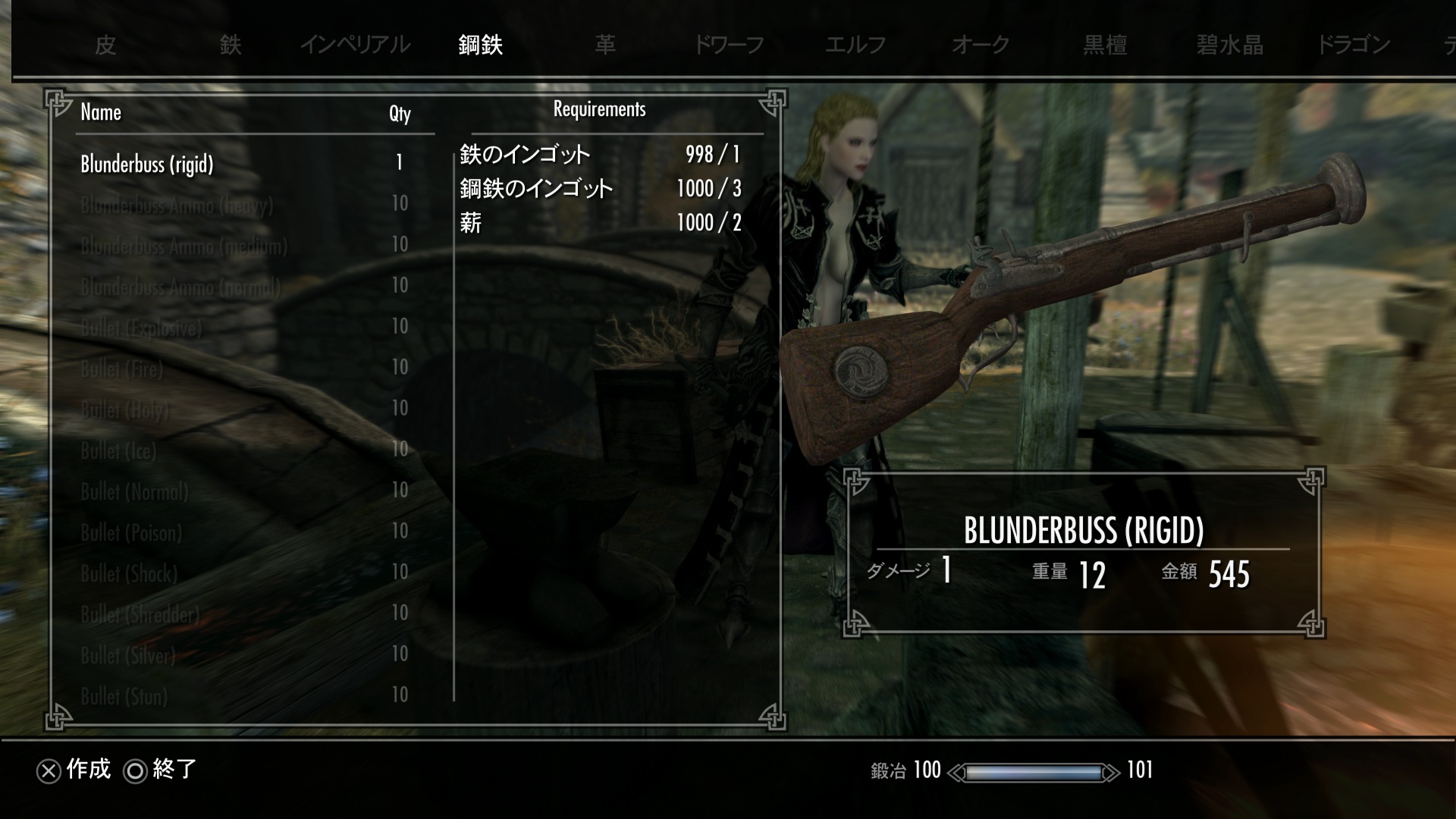Open the 黒檀 category tab
This screenshot has height=819, width=1456.
coord(1105,45)
